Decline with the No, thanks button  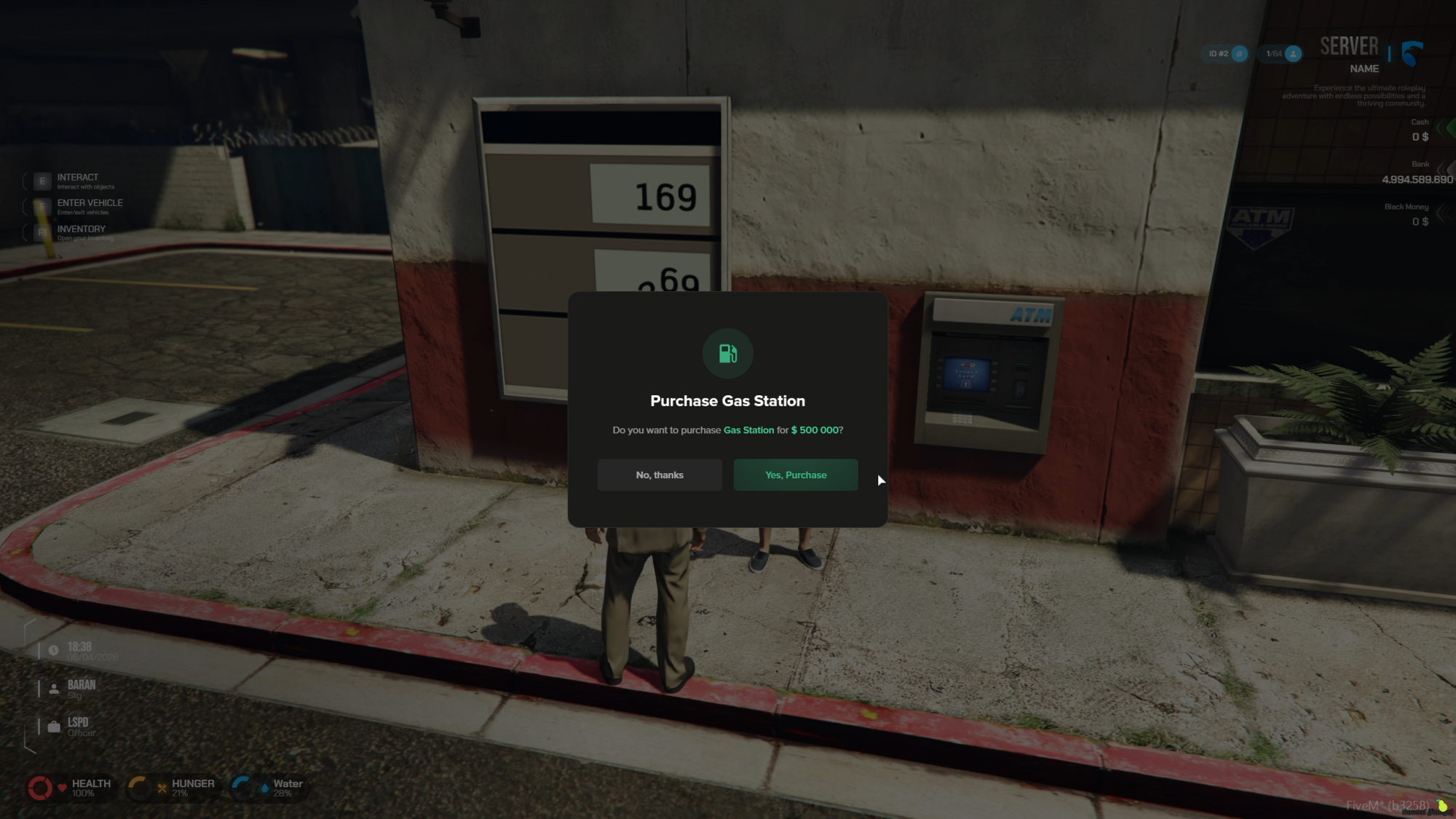tap(659, 475)
